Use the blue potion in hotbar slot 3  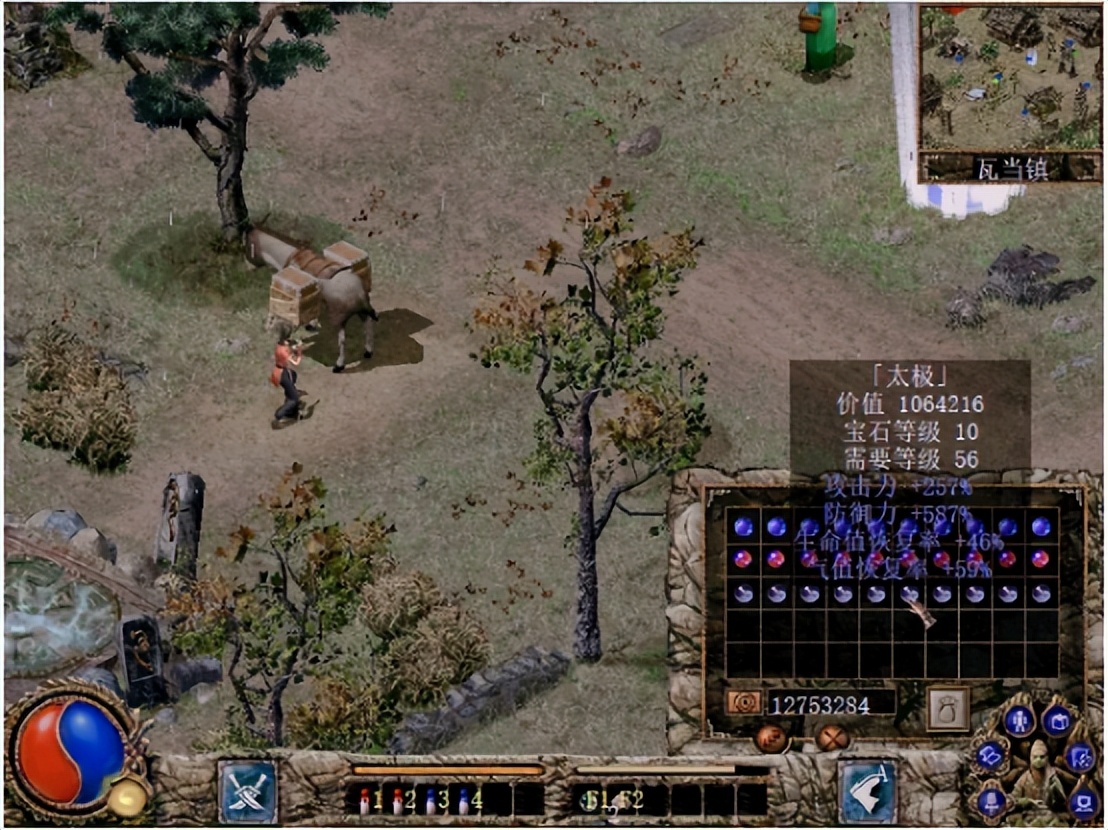click(x=431, y=800)
